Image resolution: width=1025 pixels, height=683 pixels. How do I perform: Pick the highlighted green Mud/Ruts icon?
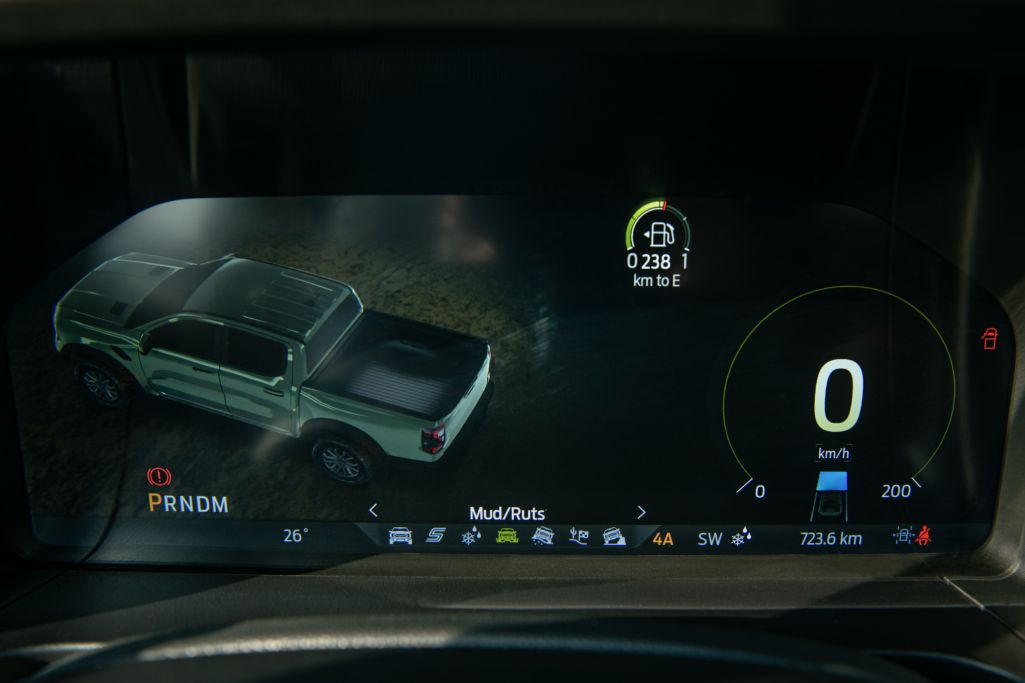pos(507,537)
